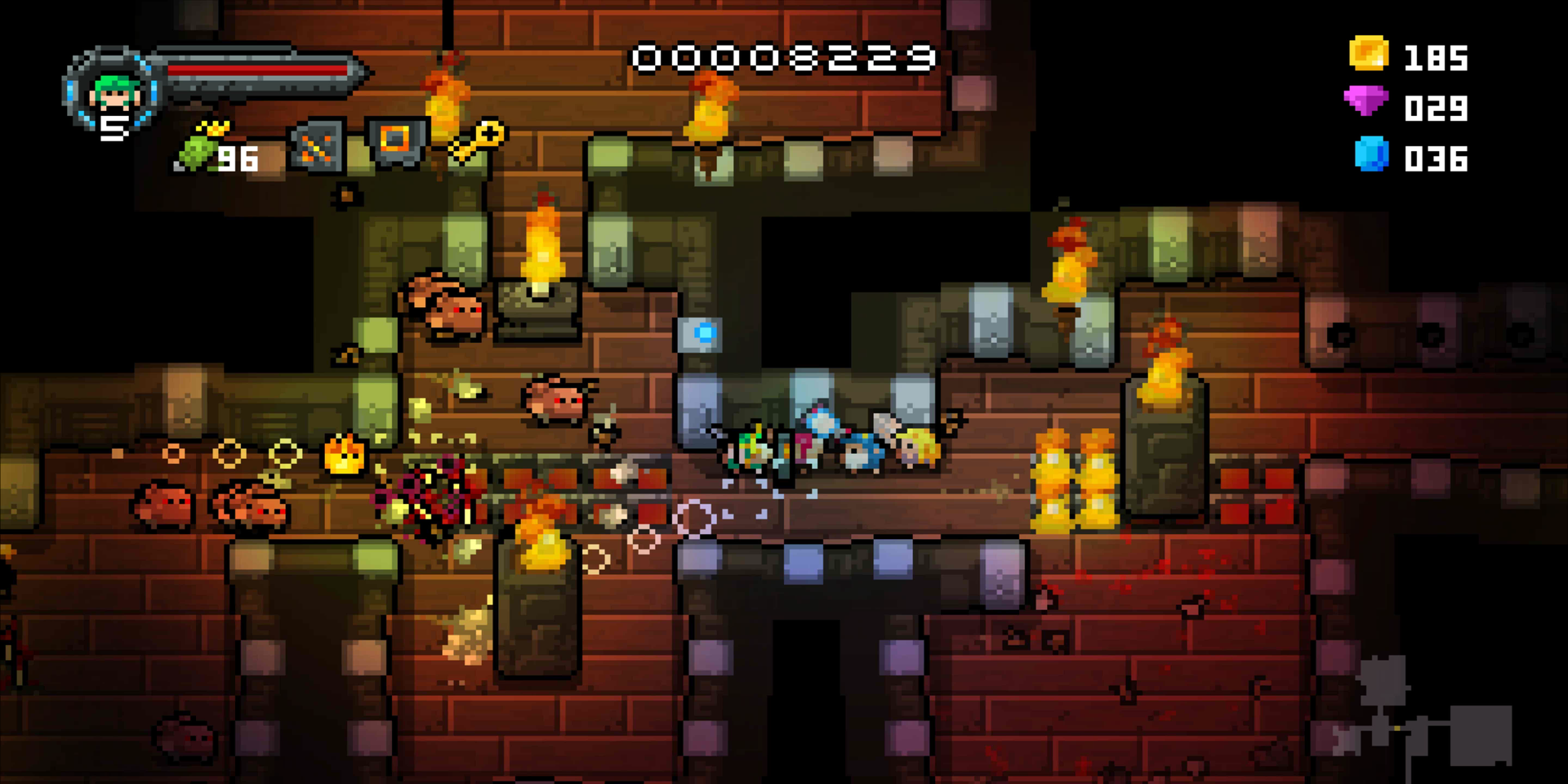This screenshot has height=784, width=1568.
Task: Click the score display reading 00008229
Action: coord(786,57)
